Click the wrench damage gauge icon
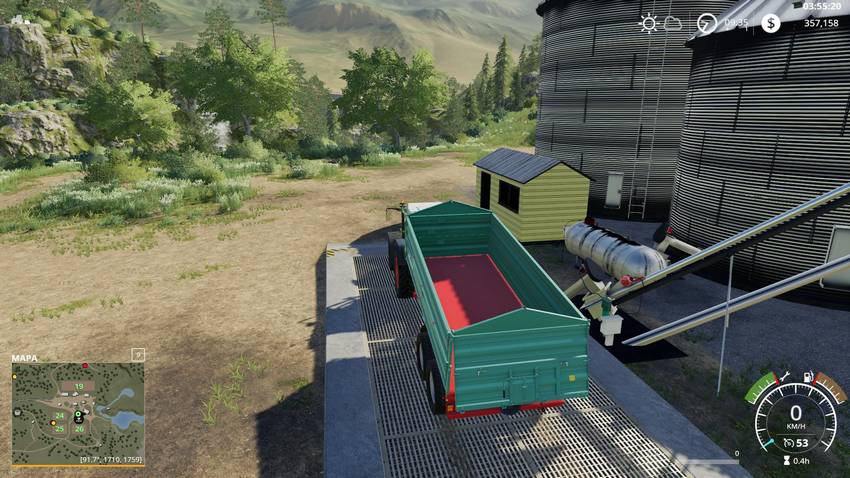The width and height of the screenshot is (850, 478). click(787, 377)
